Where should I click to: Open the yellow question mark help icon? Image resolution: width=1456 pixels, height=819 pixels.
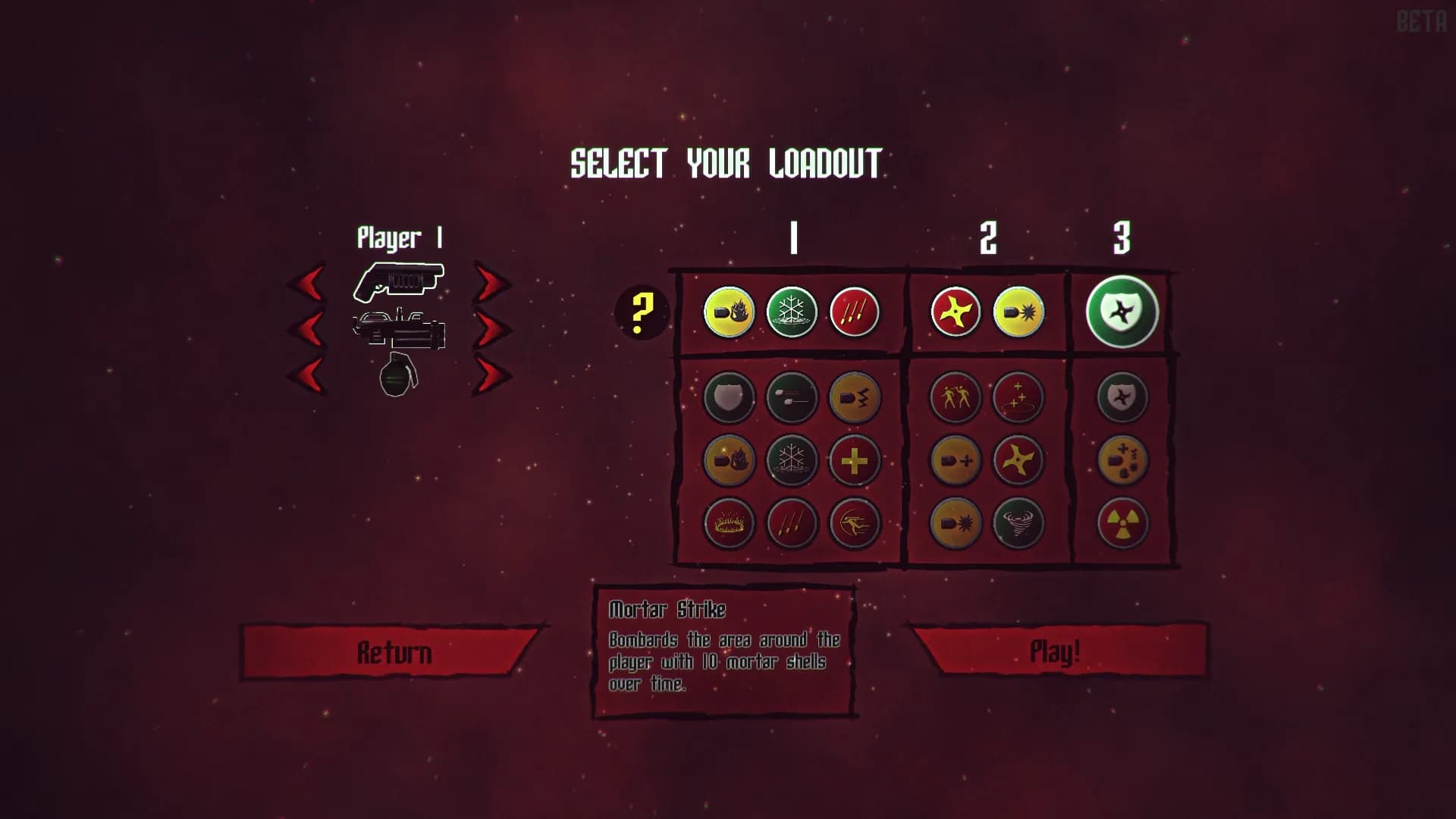point(642,312)
